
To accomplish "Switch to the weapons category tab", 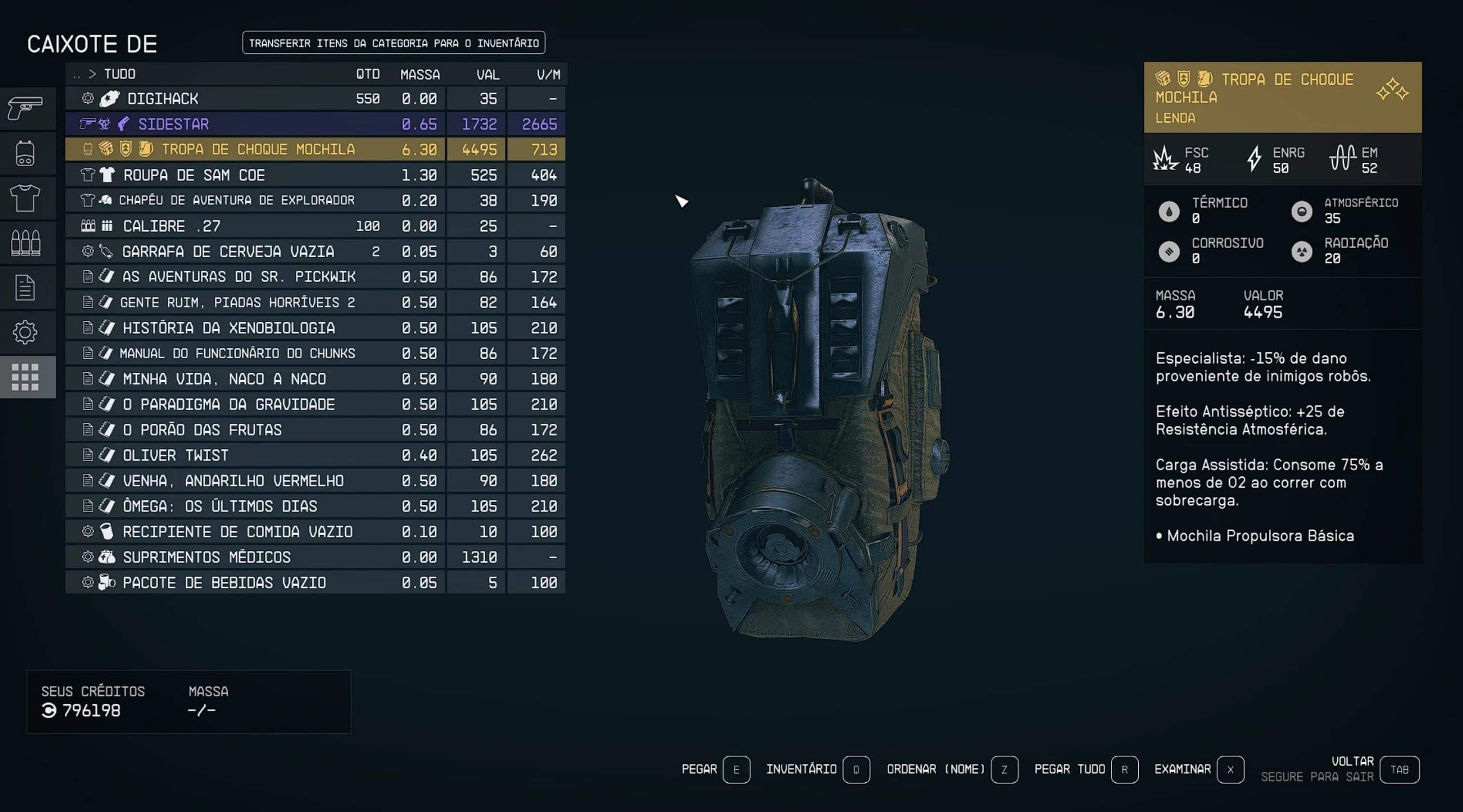I will click(x=26, y=108).
